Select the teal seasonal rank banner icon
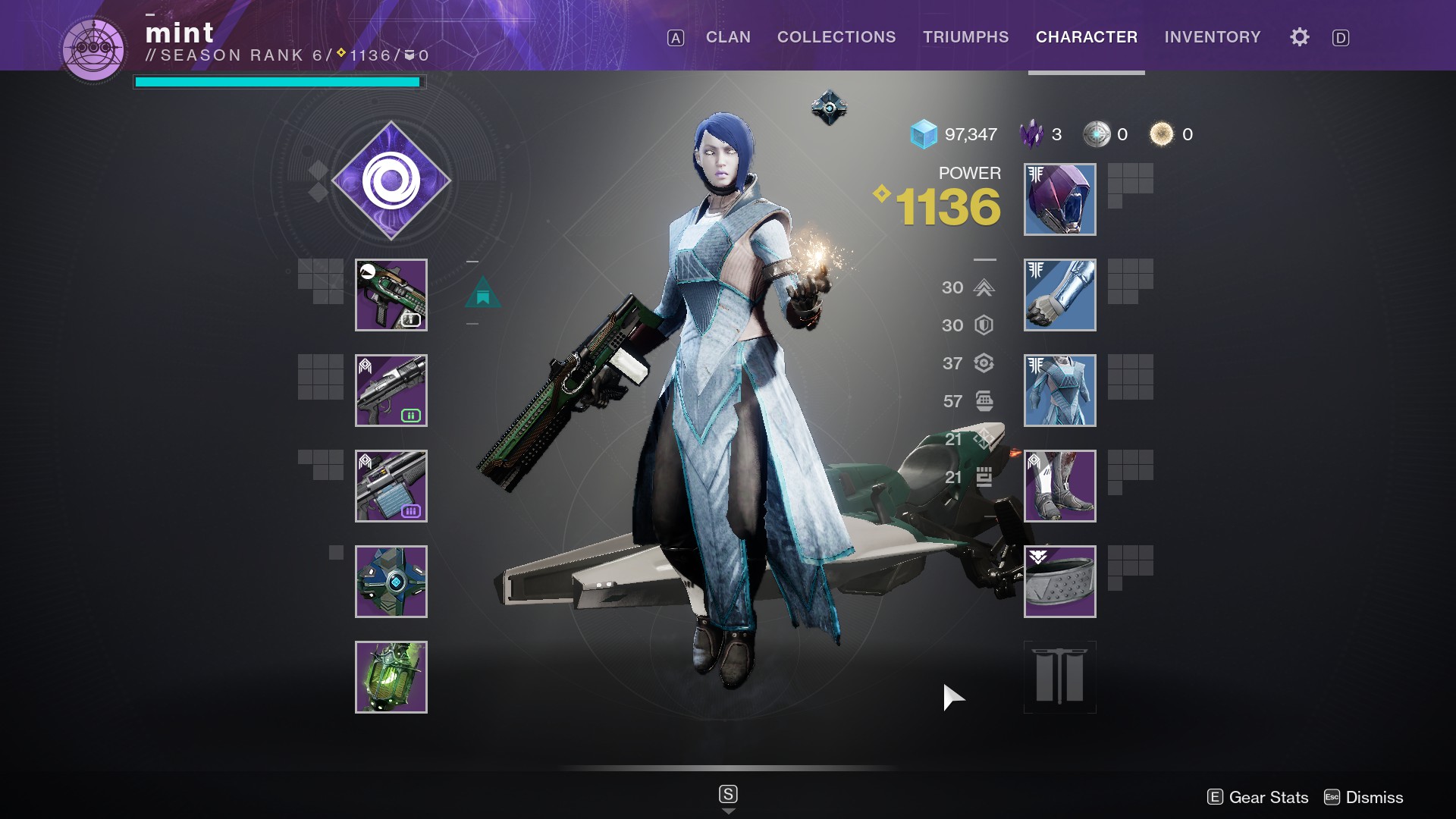 pos(483,293)
